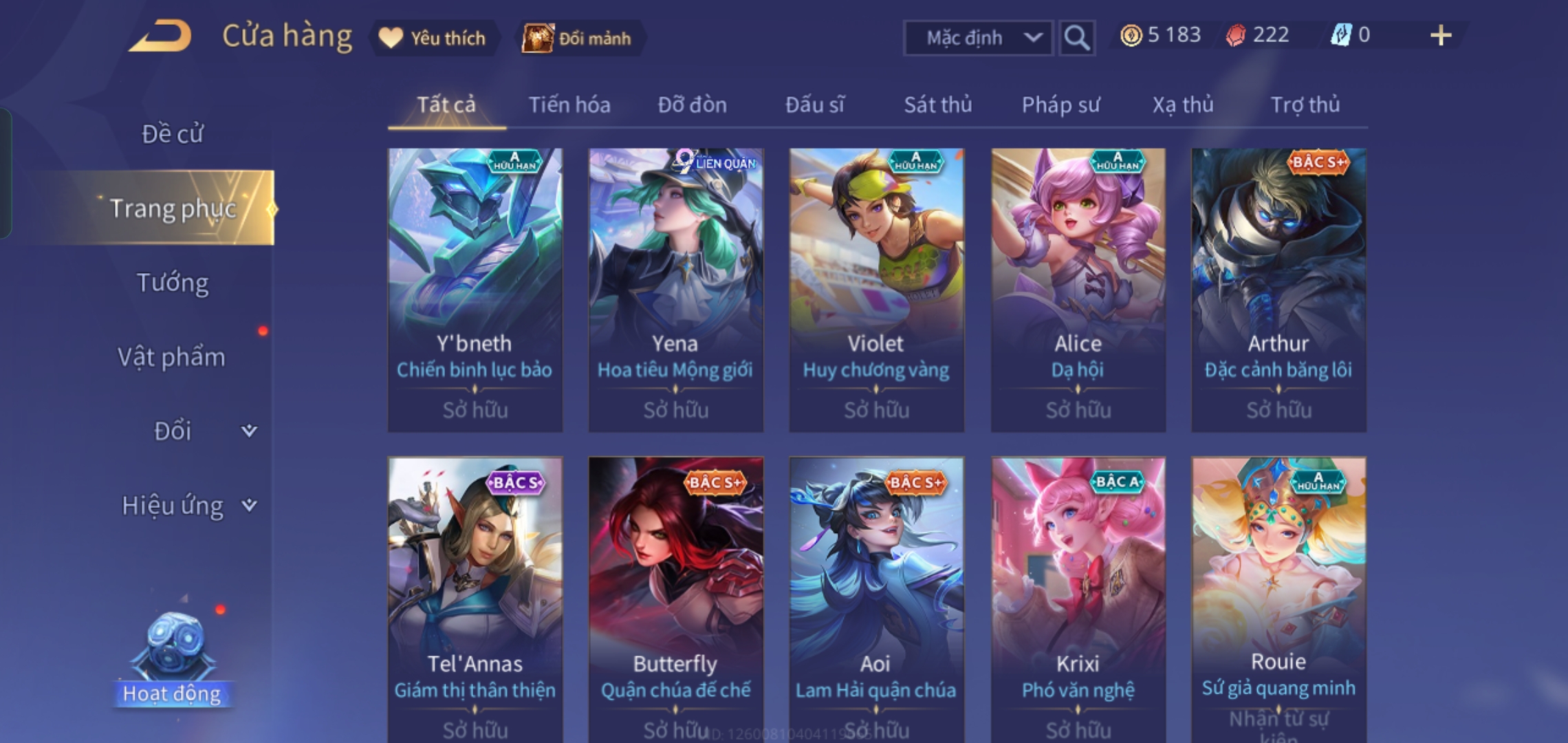Add currency with the plus button
Viewport: 1568px width, 743px height.
[1440, 36]
